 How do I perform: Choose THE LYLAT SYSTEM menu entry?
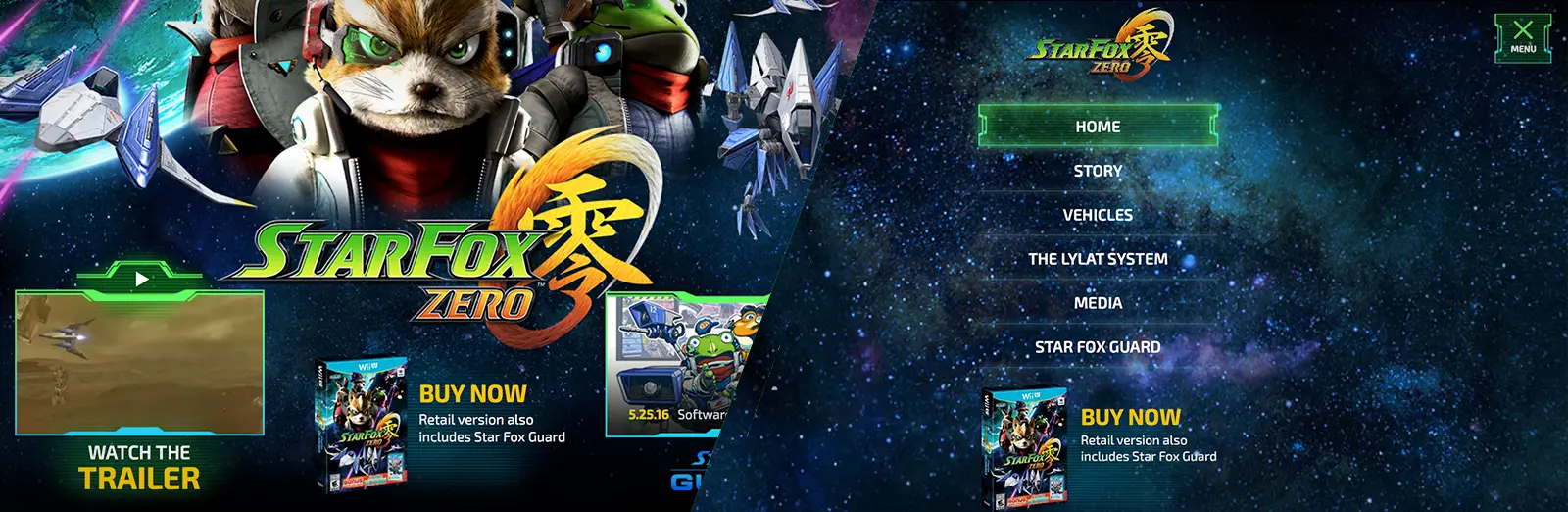pyautogui.click(x=1098, y=259)
